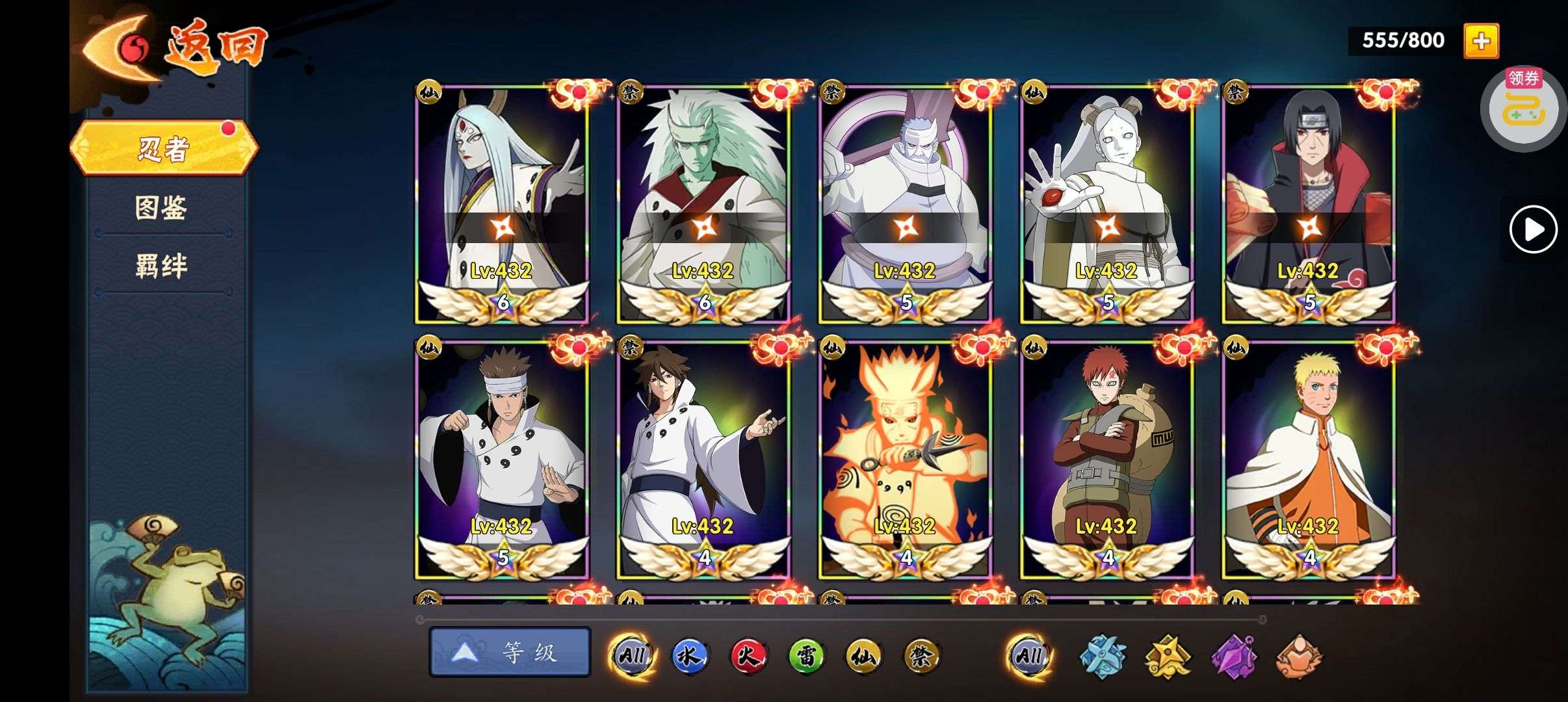1568x702 pixels.
Task: Click the play button on the side panel
Action: [x=1533, y=229]
